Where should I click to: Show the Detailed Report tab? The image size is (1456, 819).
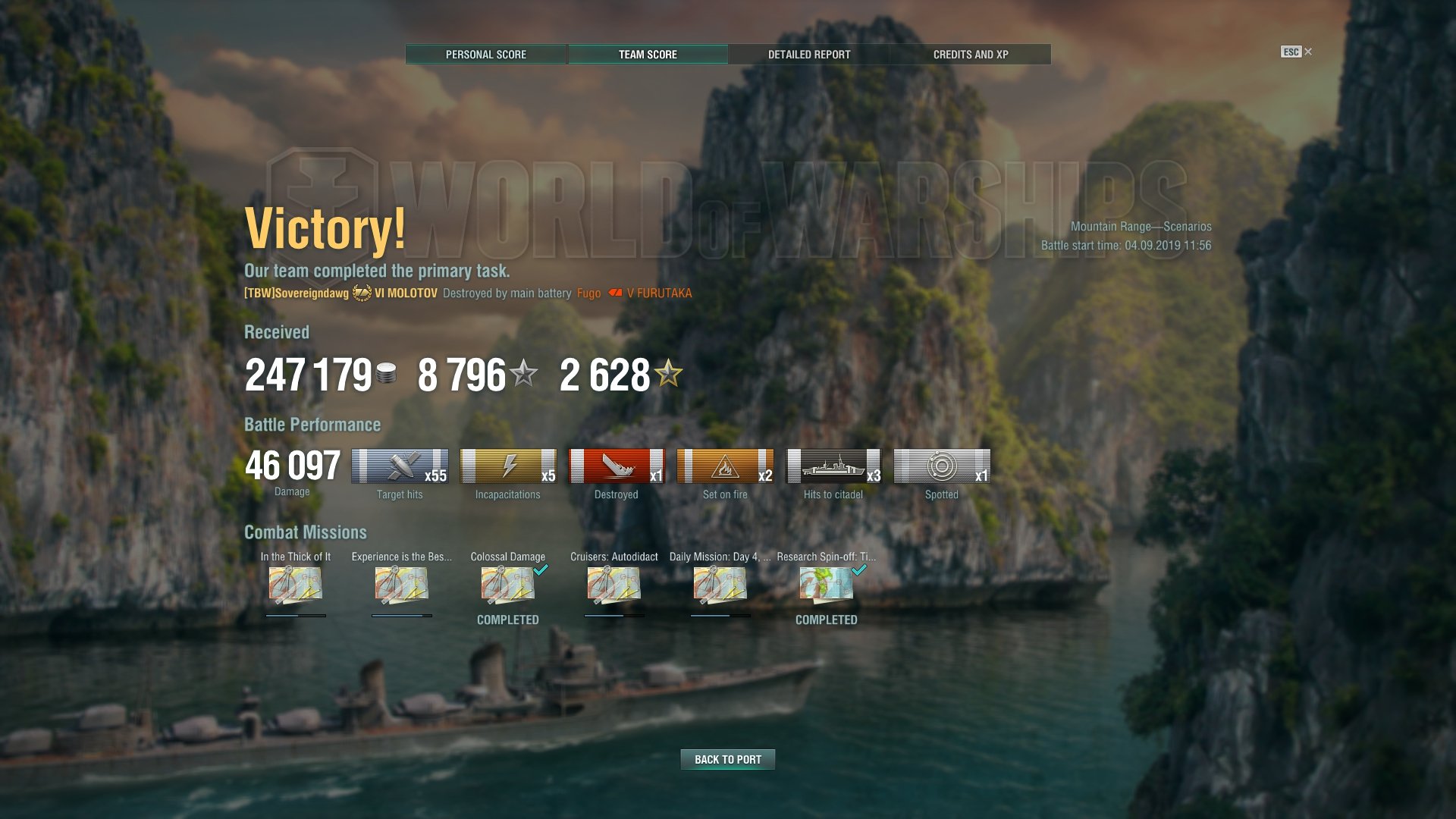point(809,55)
